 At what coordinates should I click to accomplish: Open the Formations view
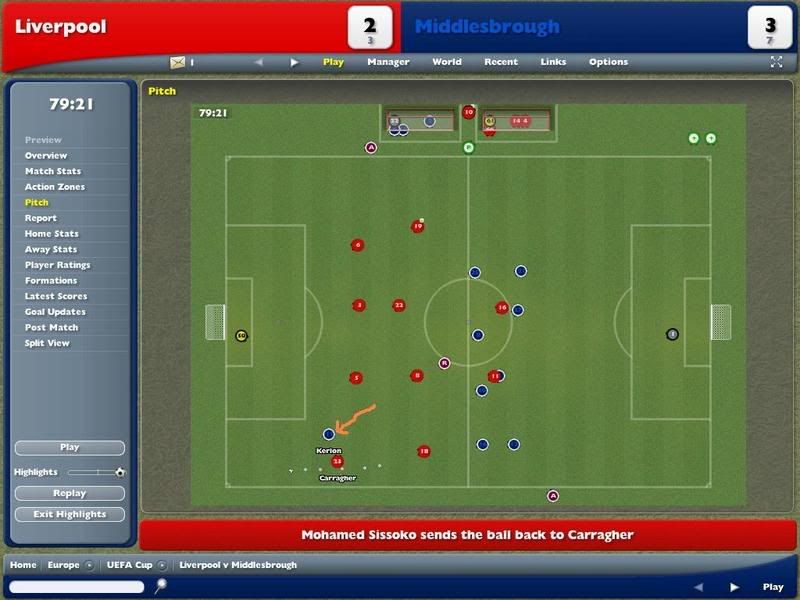click(x=51, y=281)
